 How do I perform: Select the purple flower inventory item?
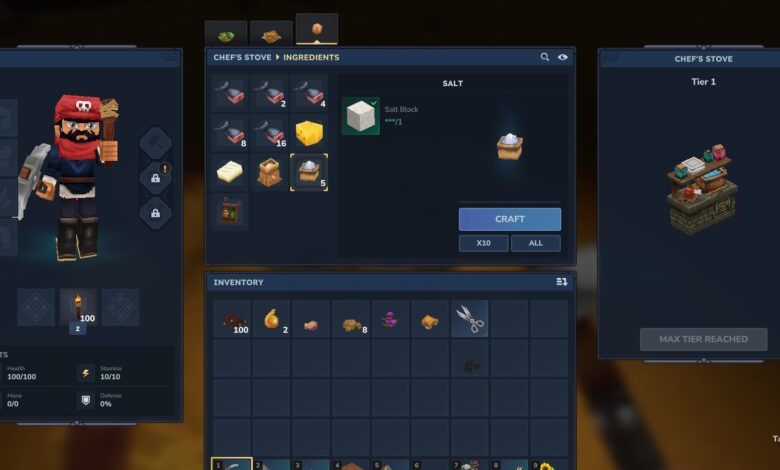click(390, 320)
